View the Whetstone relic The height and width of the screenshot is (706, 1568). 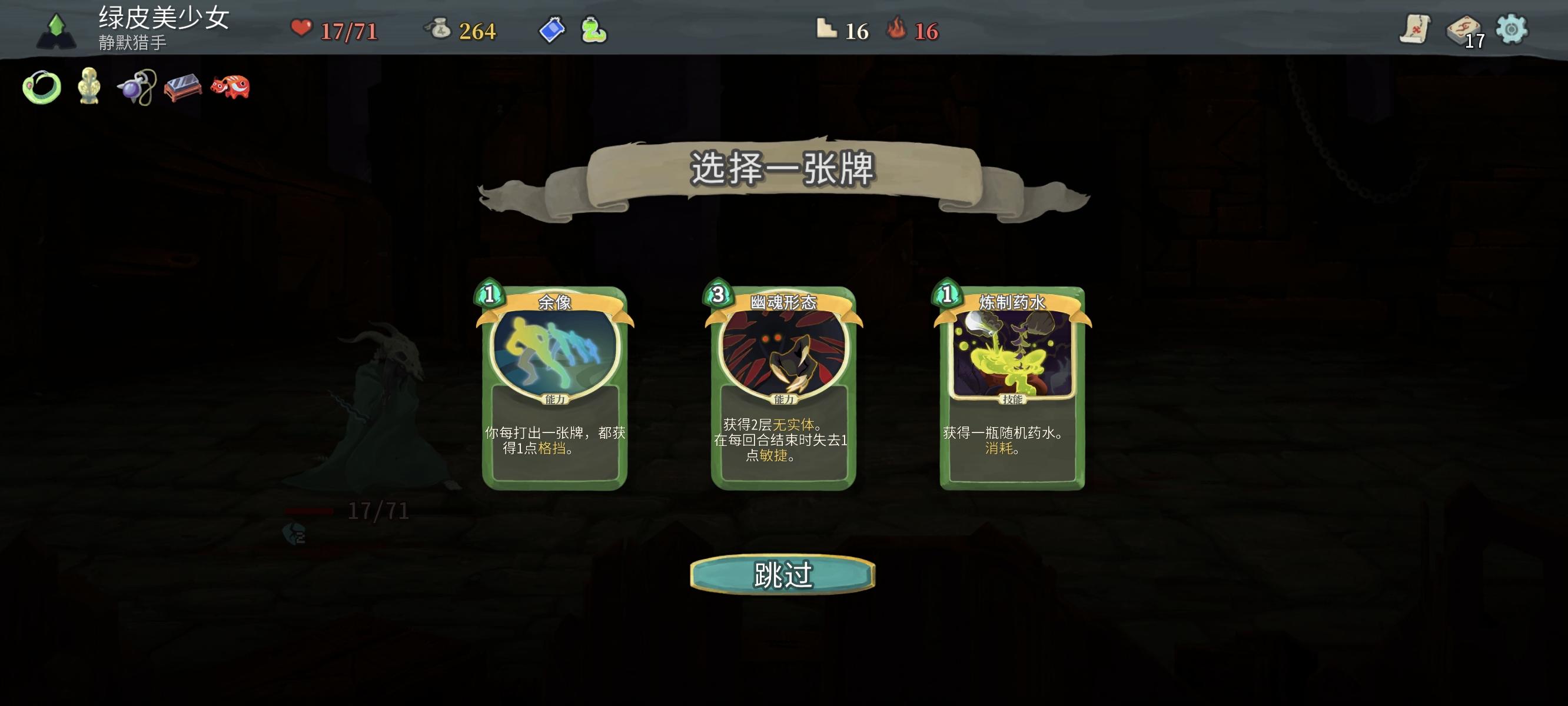pyautogui.click(x=182, y=87)
